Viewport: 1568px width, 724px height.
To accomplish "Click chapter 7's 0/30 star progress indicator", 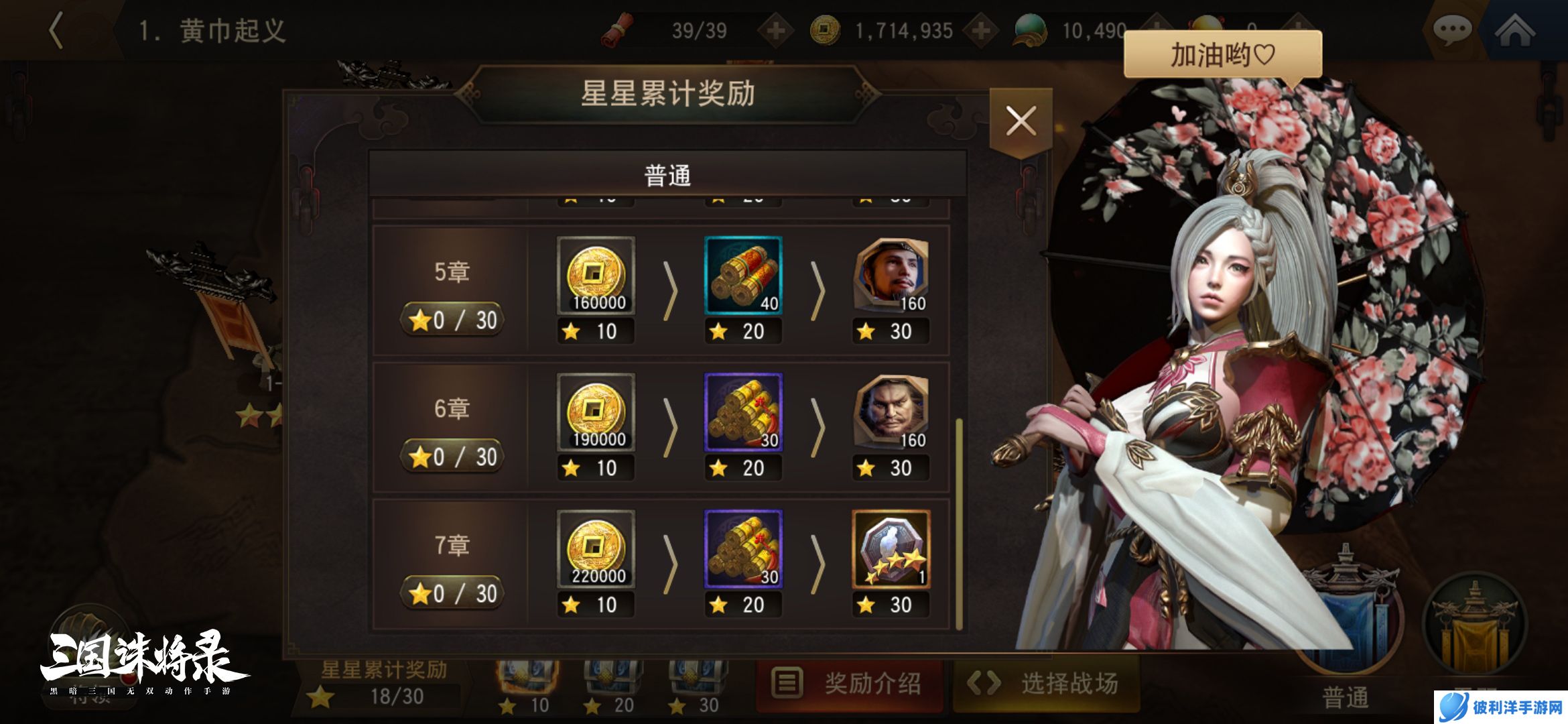I will click(x=452, y=593).
